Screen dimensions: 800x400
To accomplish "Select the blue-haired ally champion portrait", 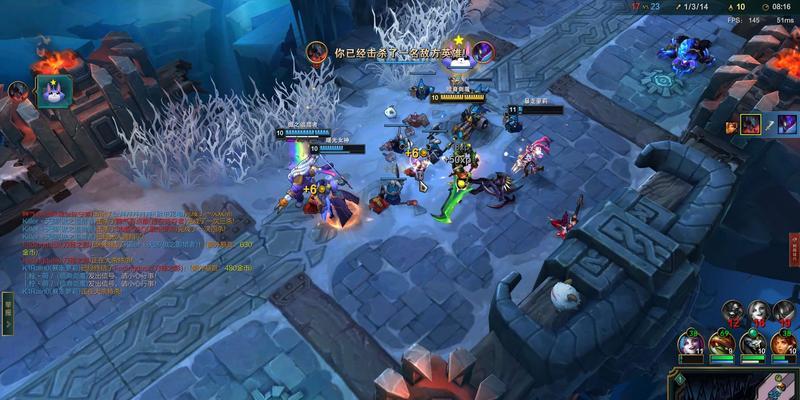I will click(x=691, y=343).
